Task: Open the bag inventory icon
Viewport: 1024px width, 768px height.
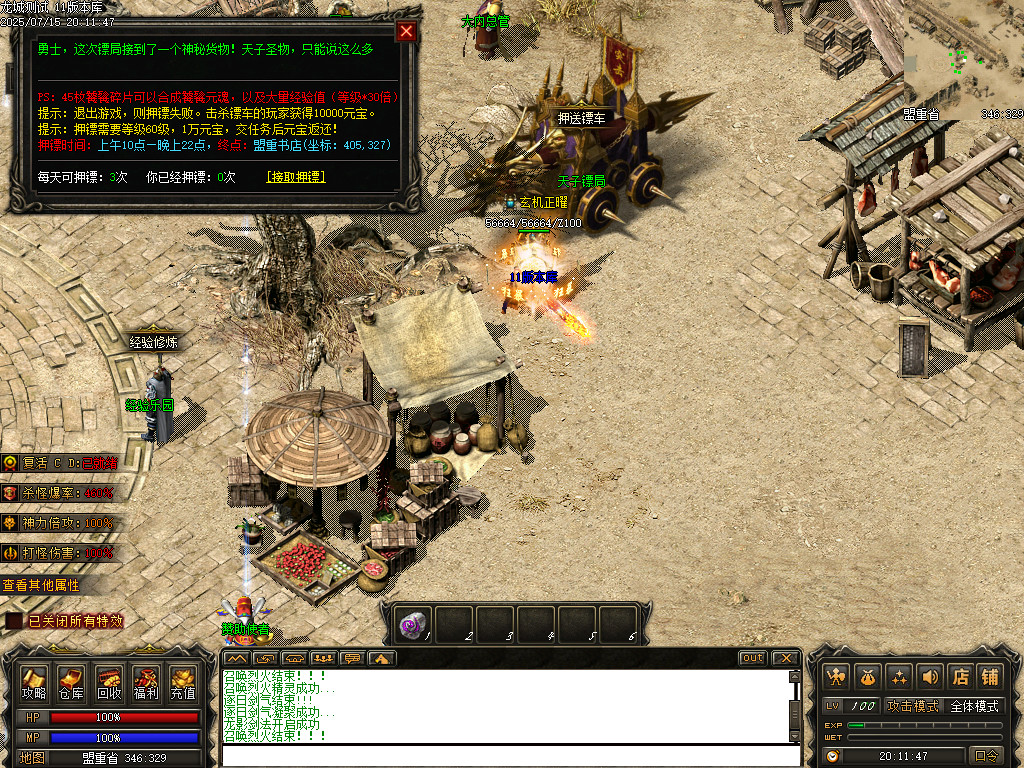Action: point(867,677)
